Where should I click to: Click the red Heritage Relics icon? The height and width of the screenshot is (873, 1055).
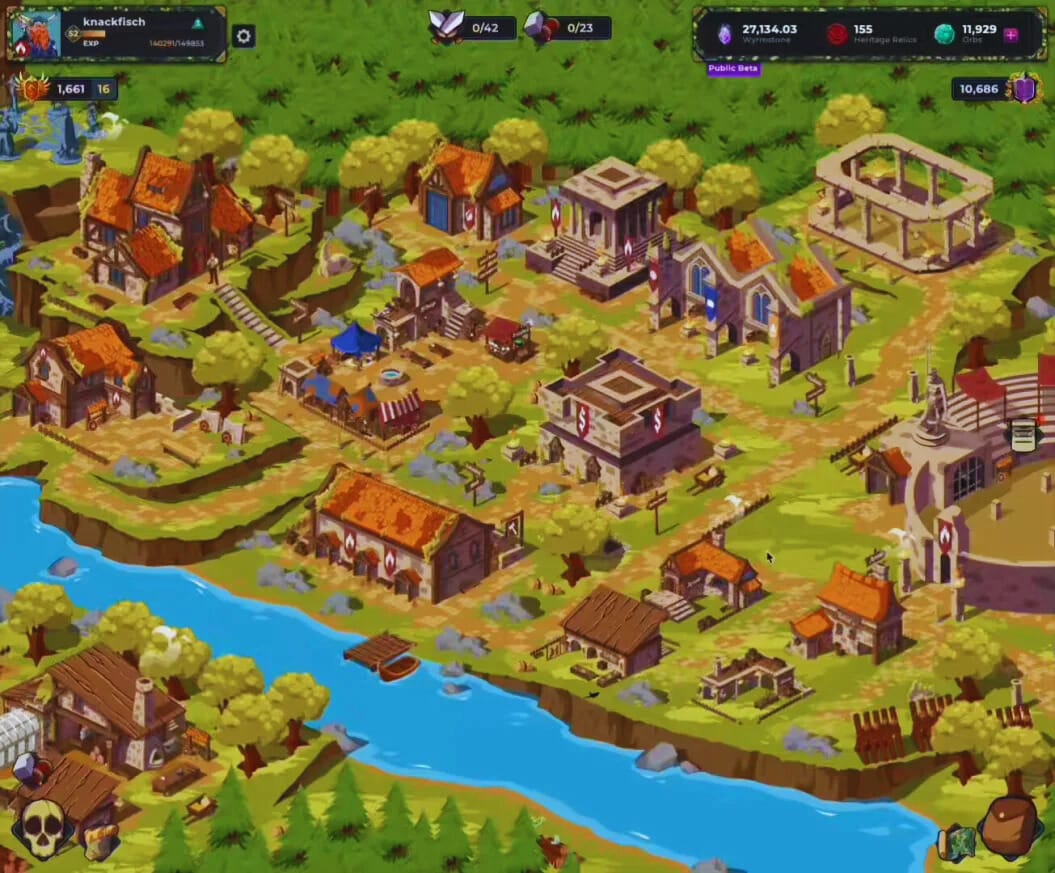click(836, 34)
